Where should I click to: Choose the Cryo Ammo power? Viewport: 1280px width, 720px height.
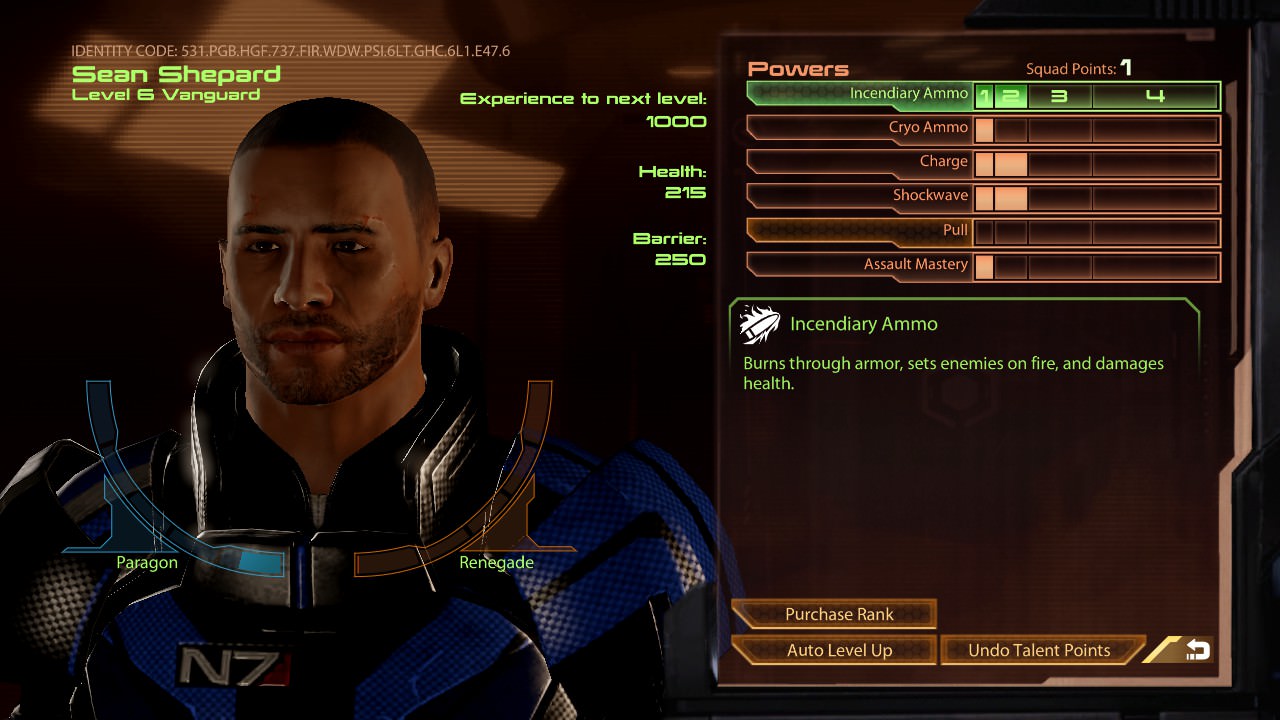point(860,129)
